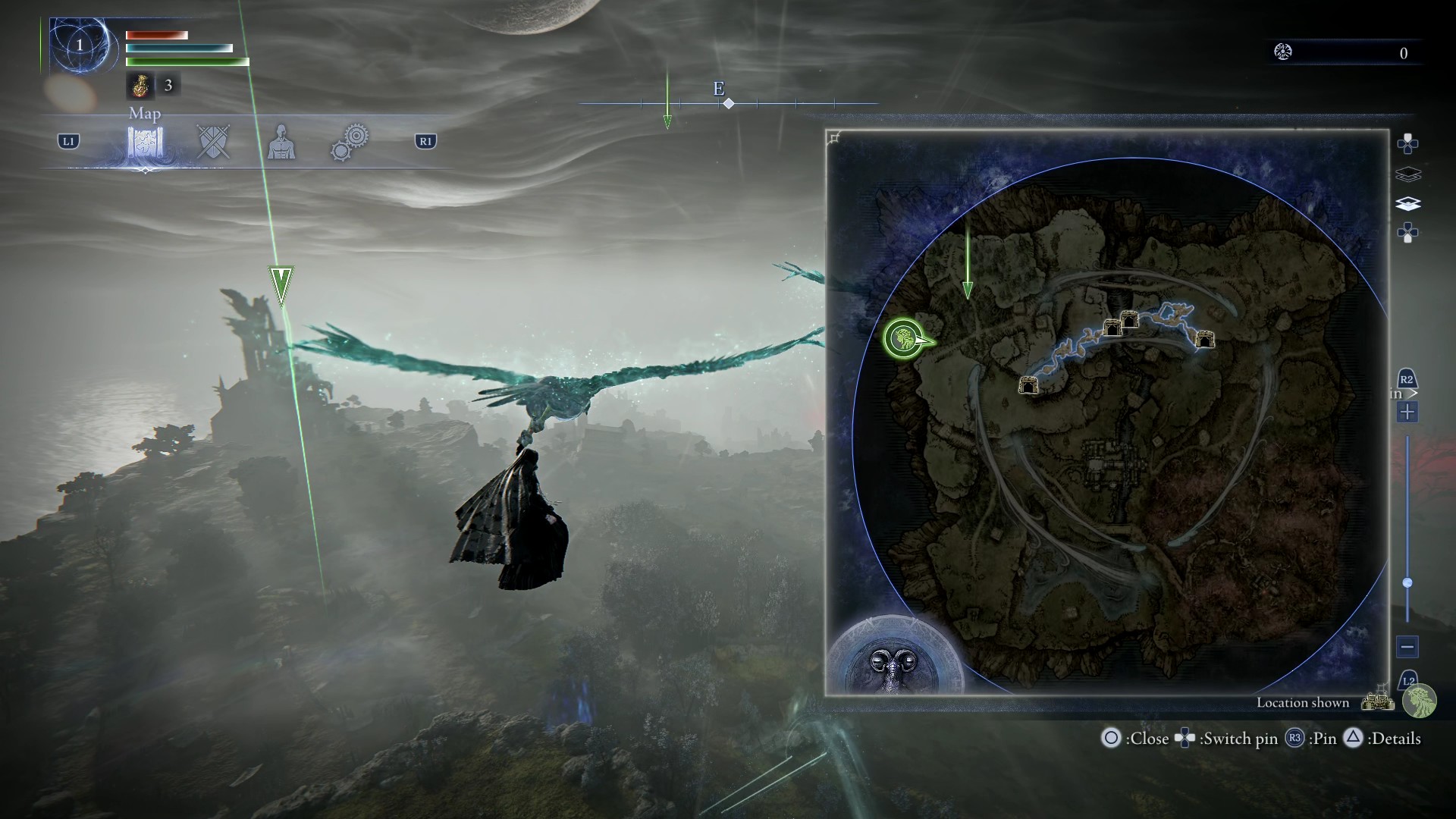The image size is (1456, 819).
Task: Switch to the Map tab
Action: point(145,142)
